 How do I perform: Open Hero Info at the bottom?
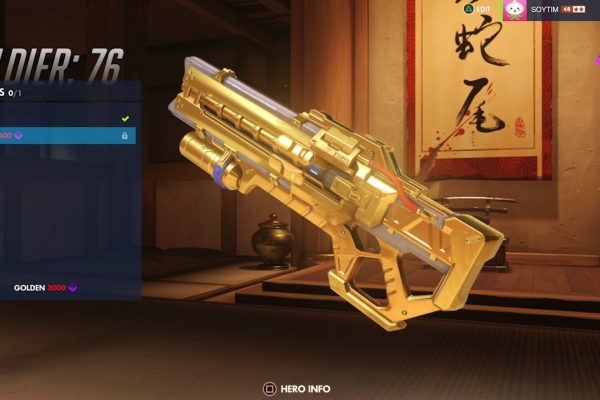tap(296, 388)
